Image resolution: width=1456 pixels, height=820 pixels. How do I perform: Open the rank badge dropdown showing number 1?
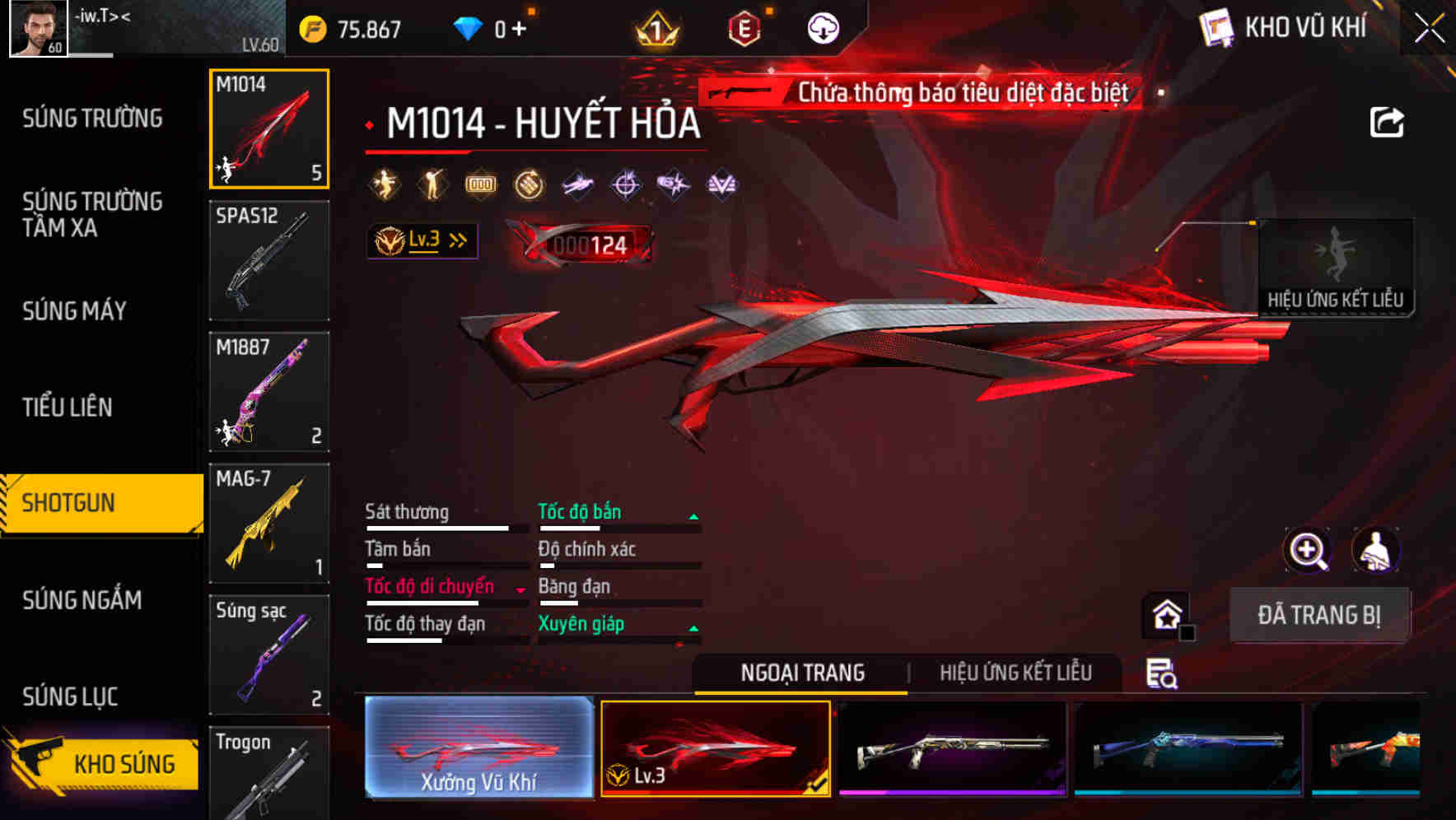pos(657,27)
